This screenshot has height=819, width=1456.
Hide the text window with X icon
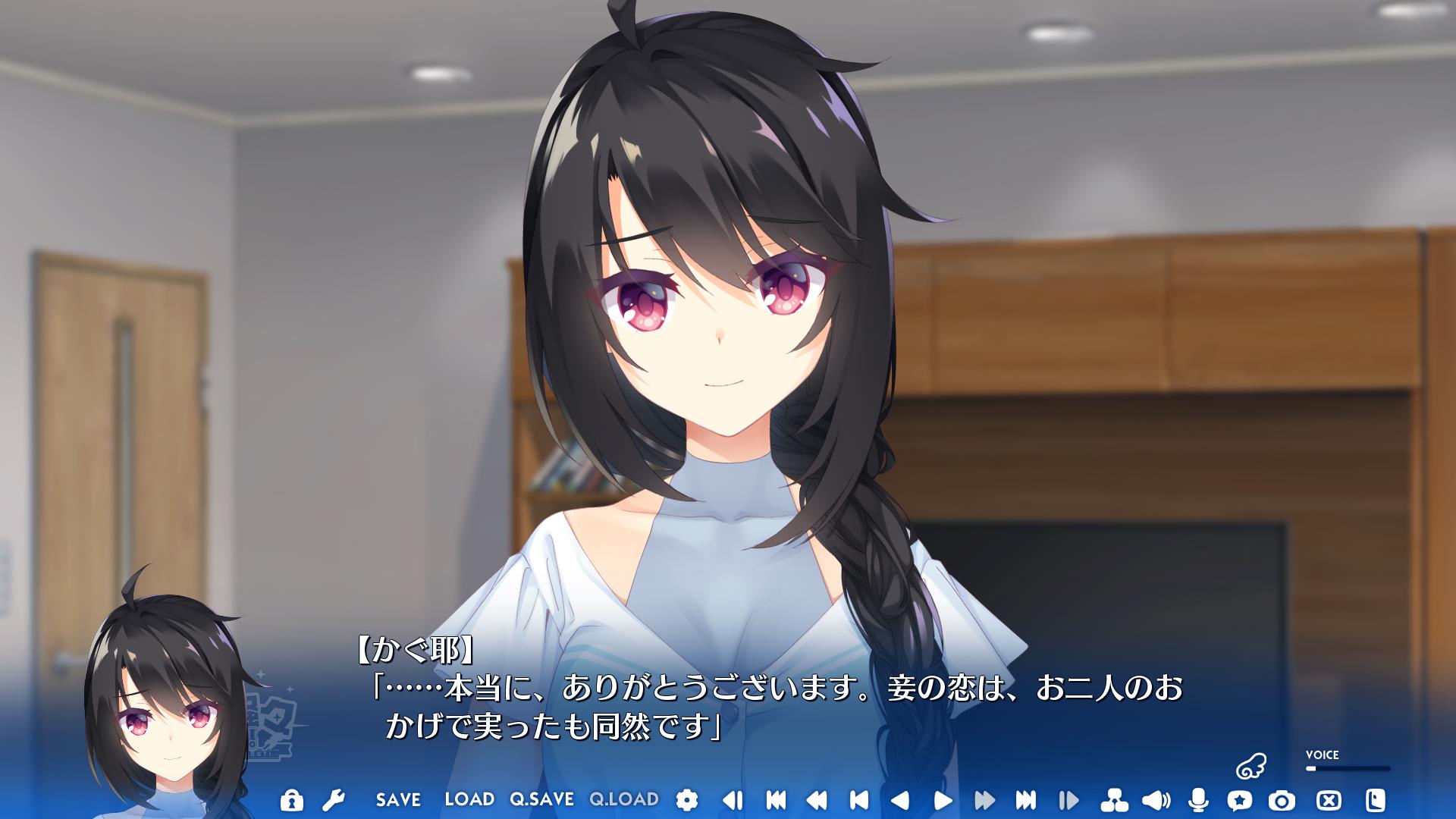(1329, 800)
